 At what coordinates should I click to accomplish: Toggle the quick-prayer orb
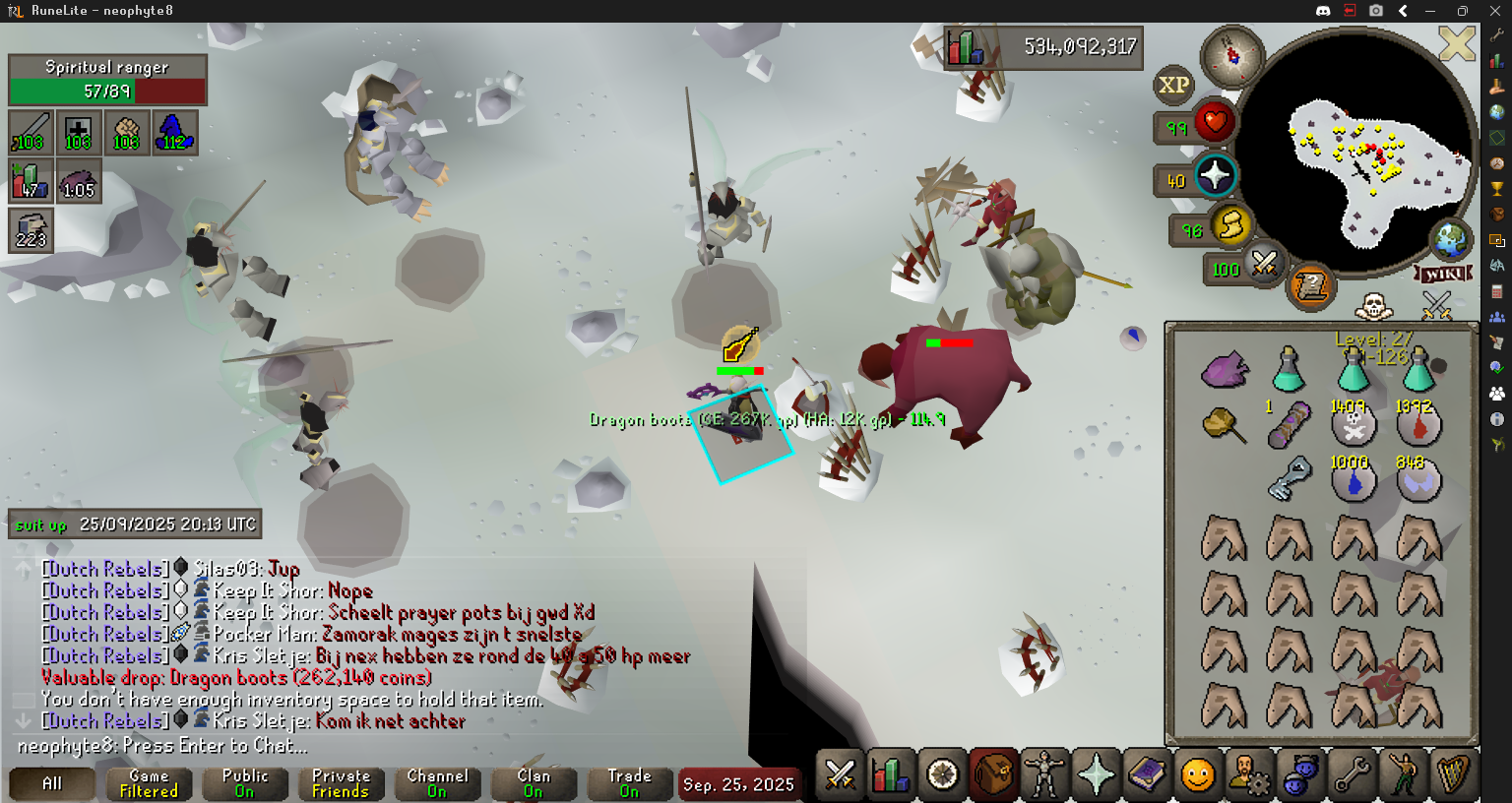tap(1215, 176)
